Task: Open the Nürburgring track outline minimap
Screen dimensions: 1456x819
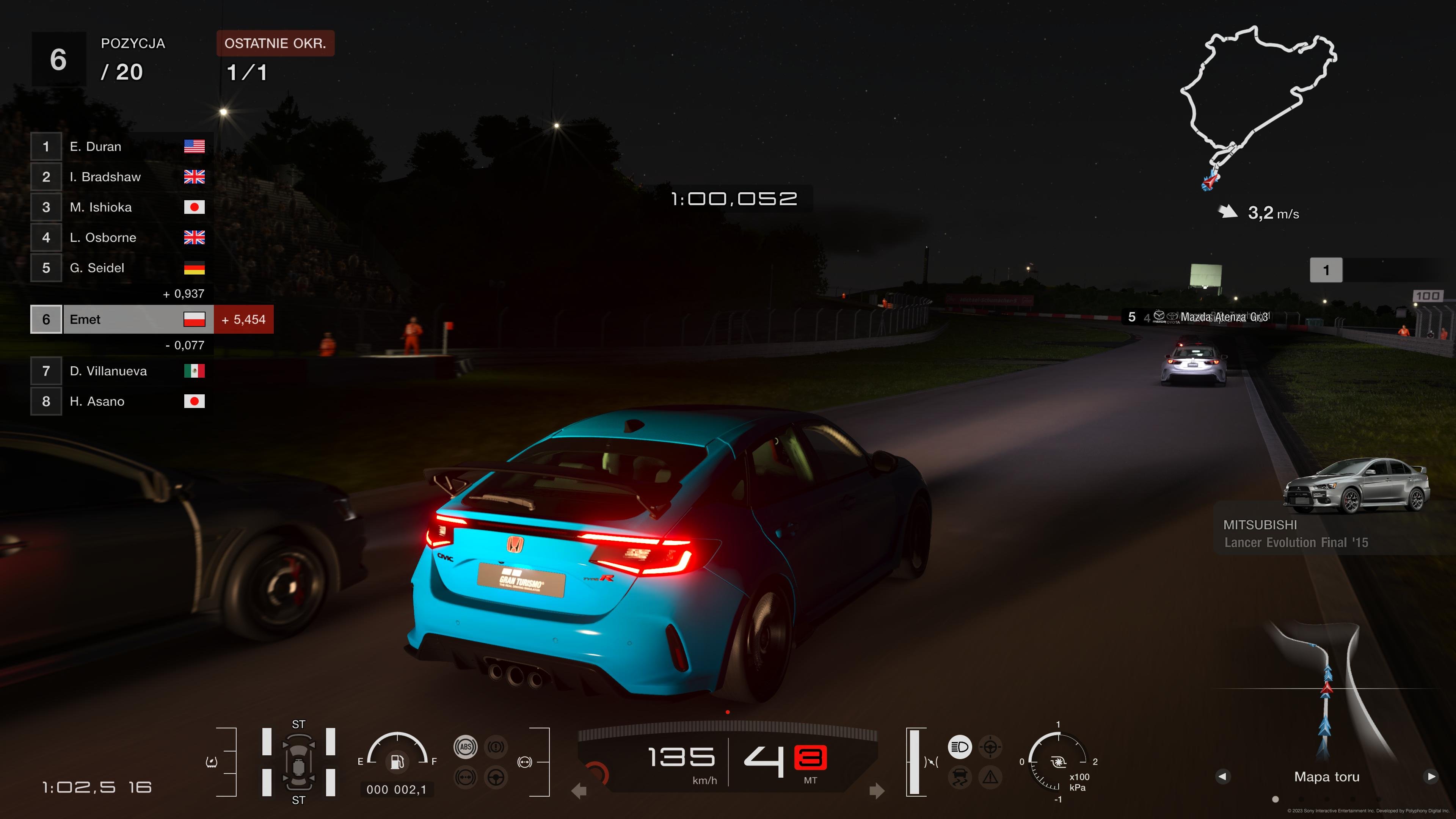Action: pos(1258,102)
